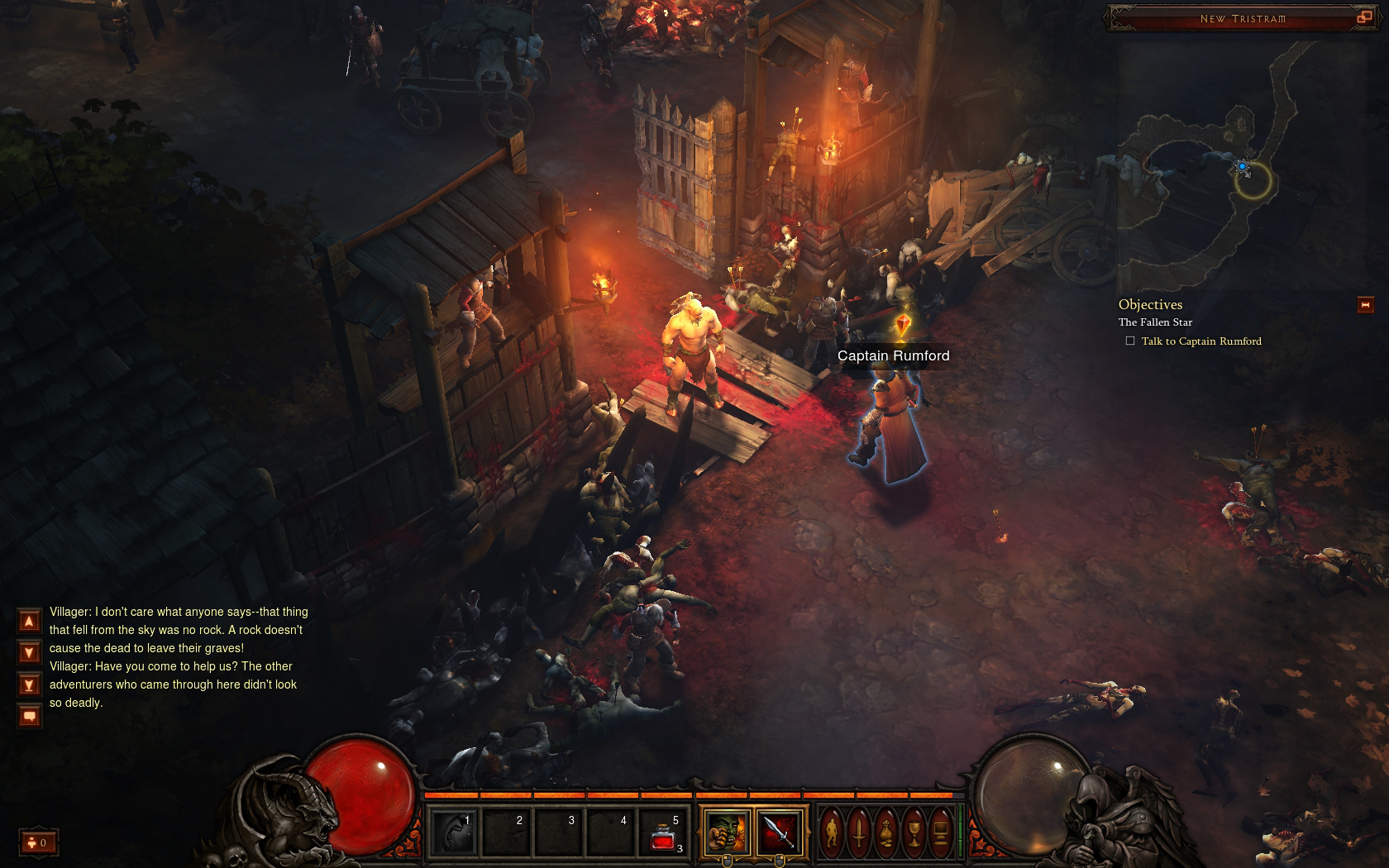Select the Talk to Captain Rumford objective
Screen dimensions: 1389x868
[1200, 341]
